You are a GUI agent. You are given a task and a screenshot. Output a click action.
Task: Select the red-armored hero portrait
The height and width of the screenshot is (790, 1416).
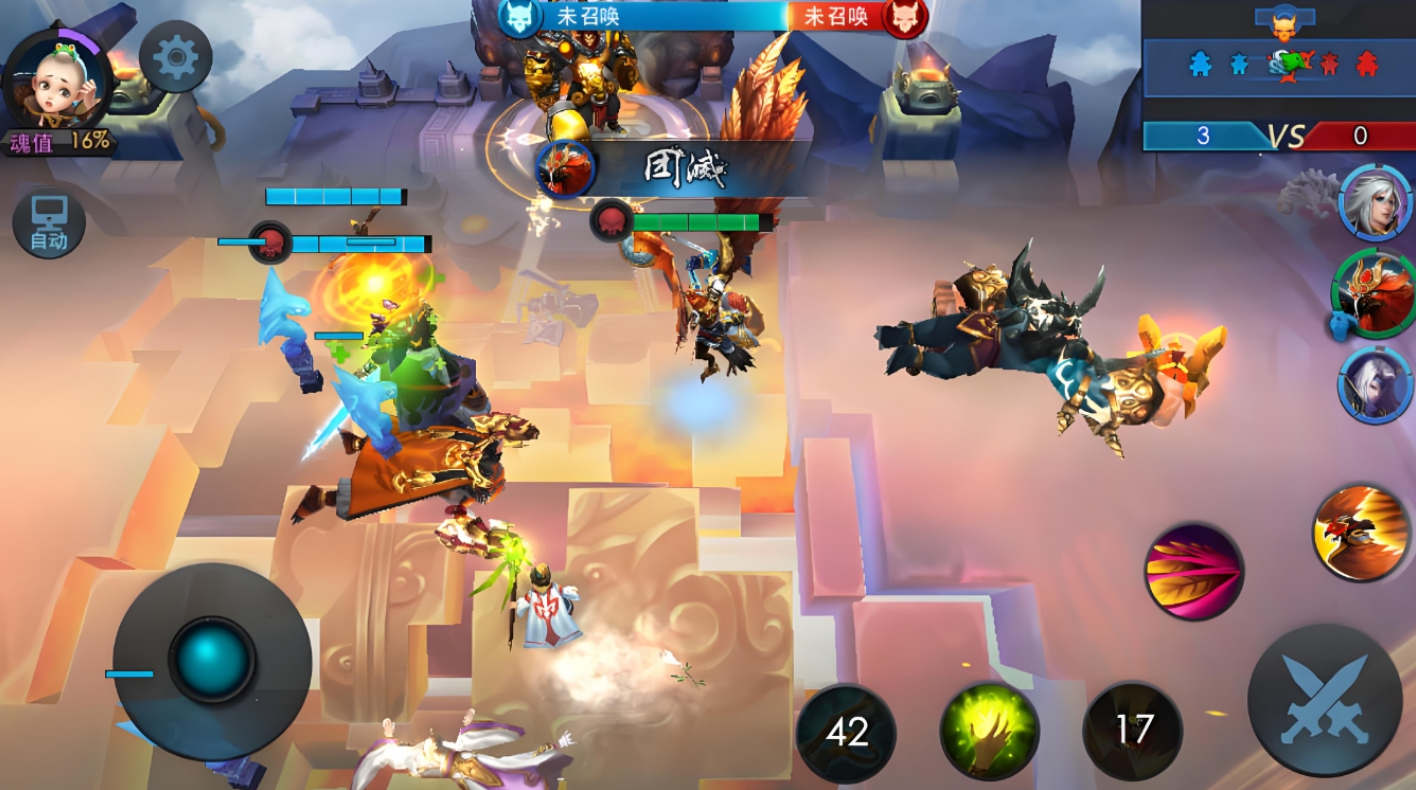(x=1375, y=293)
